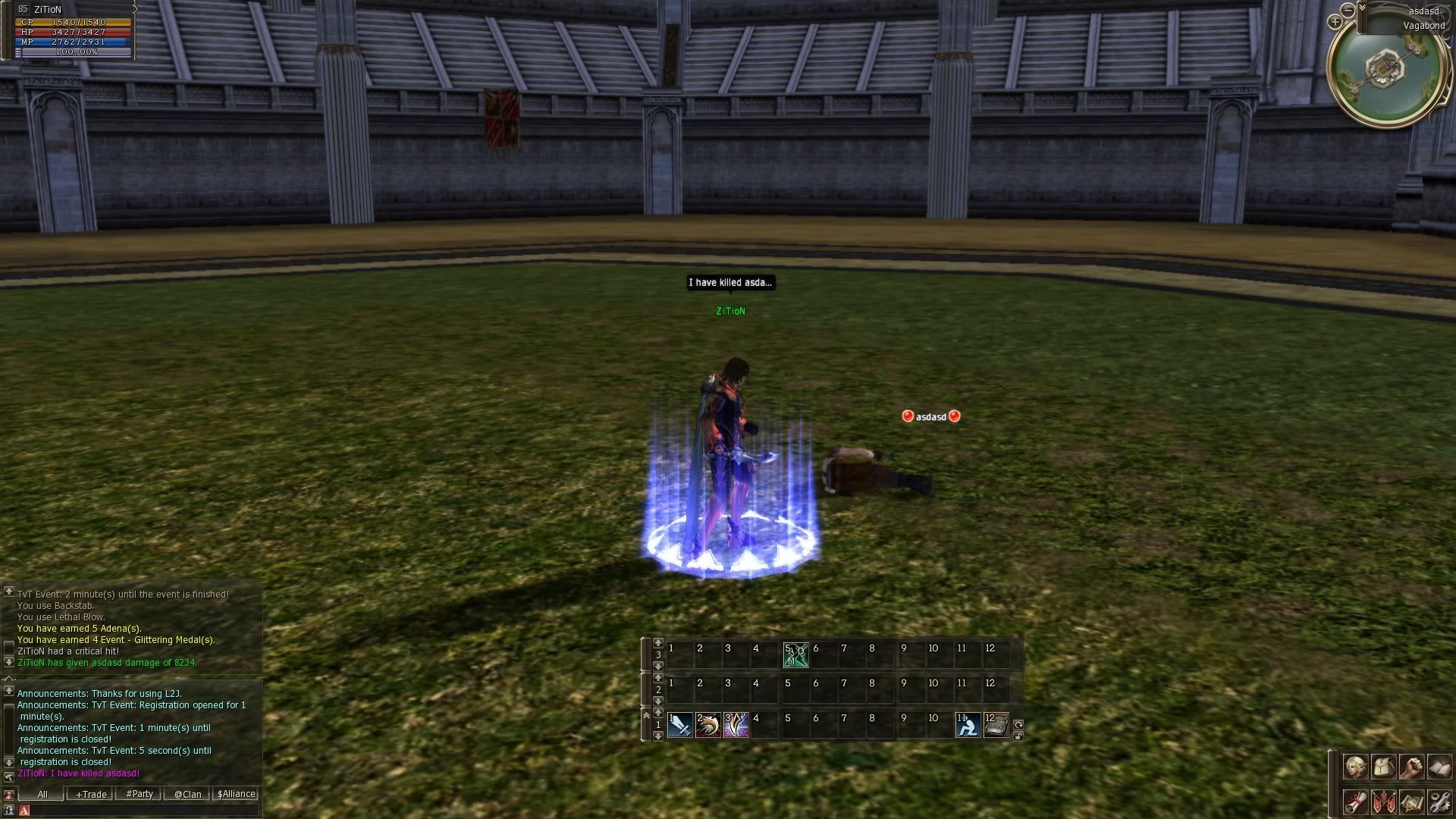1456x819 pixels.
Task: Toggle the hotbar lock icon
Action: pos(1018,736)
